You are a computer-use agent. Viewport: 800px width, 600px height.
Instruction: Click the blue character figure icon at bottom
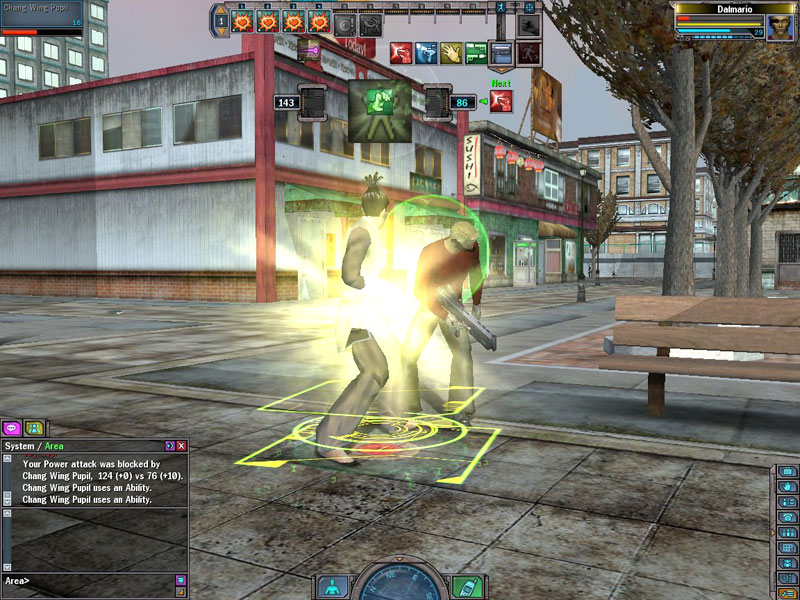[333, 586]
